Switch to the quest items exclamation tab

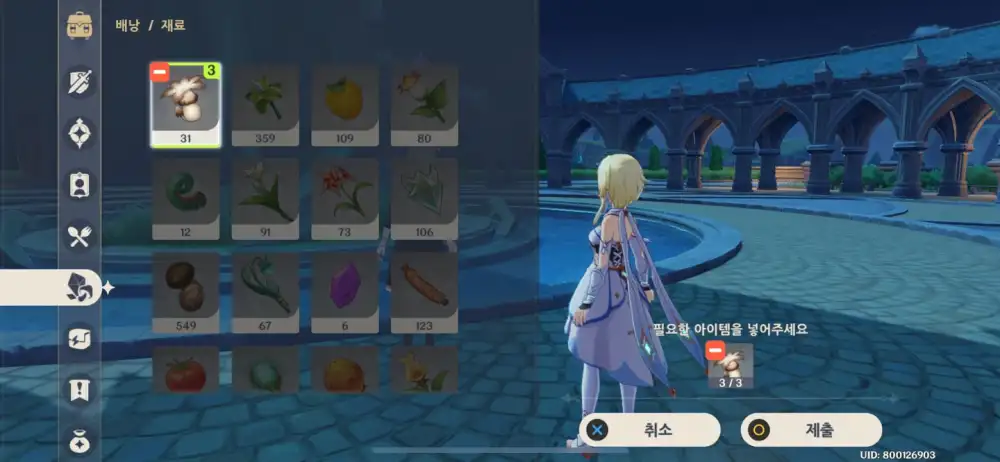80,390
